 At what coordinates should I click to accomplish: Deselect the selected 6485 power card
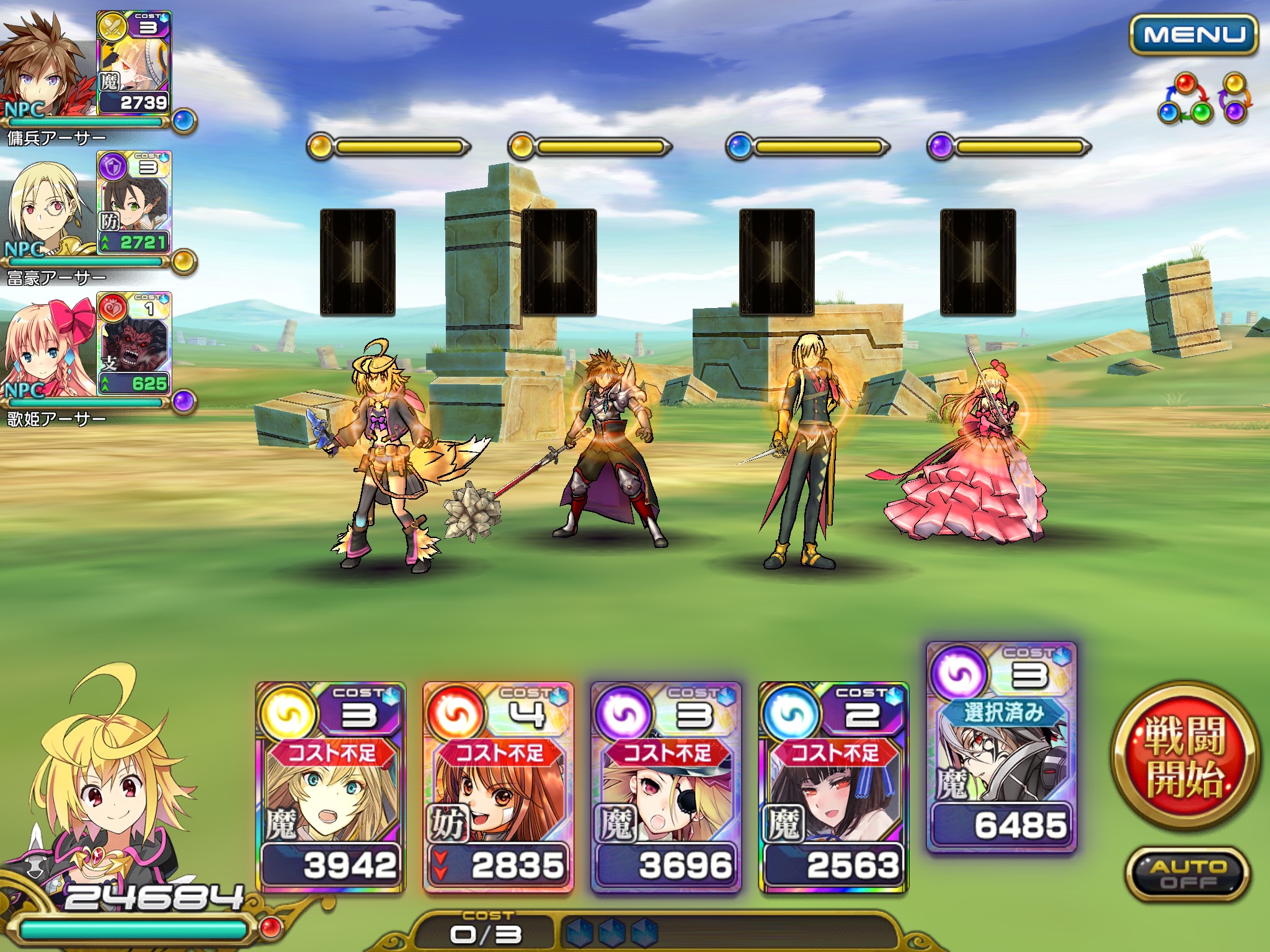1001,747
